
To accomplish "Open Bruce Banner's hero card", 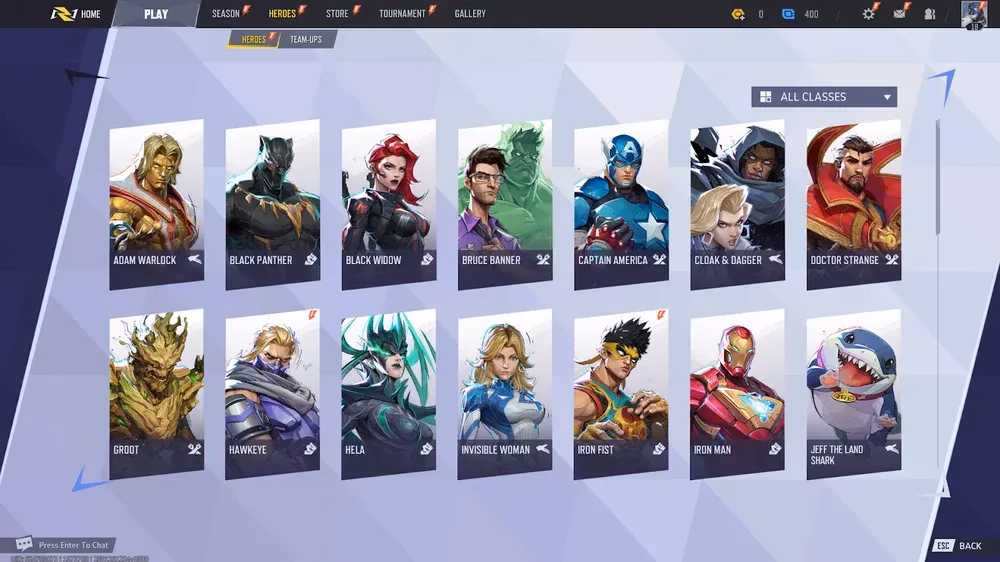I will (x=505, y=203).
